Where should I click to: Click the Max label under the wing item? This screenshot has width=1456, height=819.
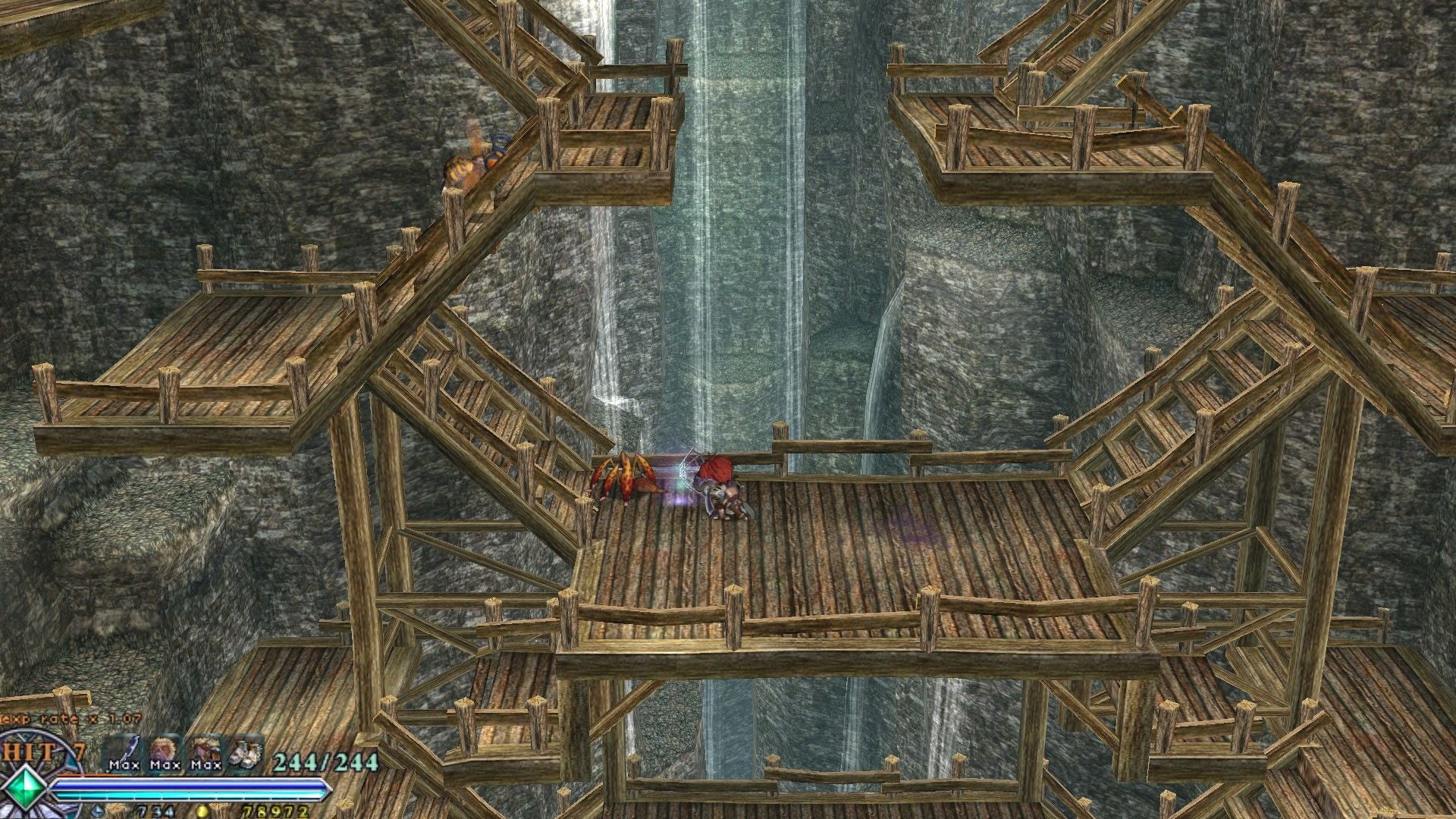pos(124,766)
